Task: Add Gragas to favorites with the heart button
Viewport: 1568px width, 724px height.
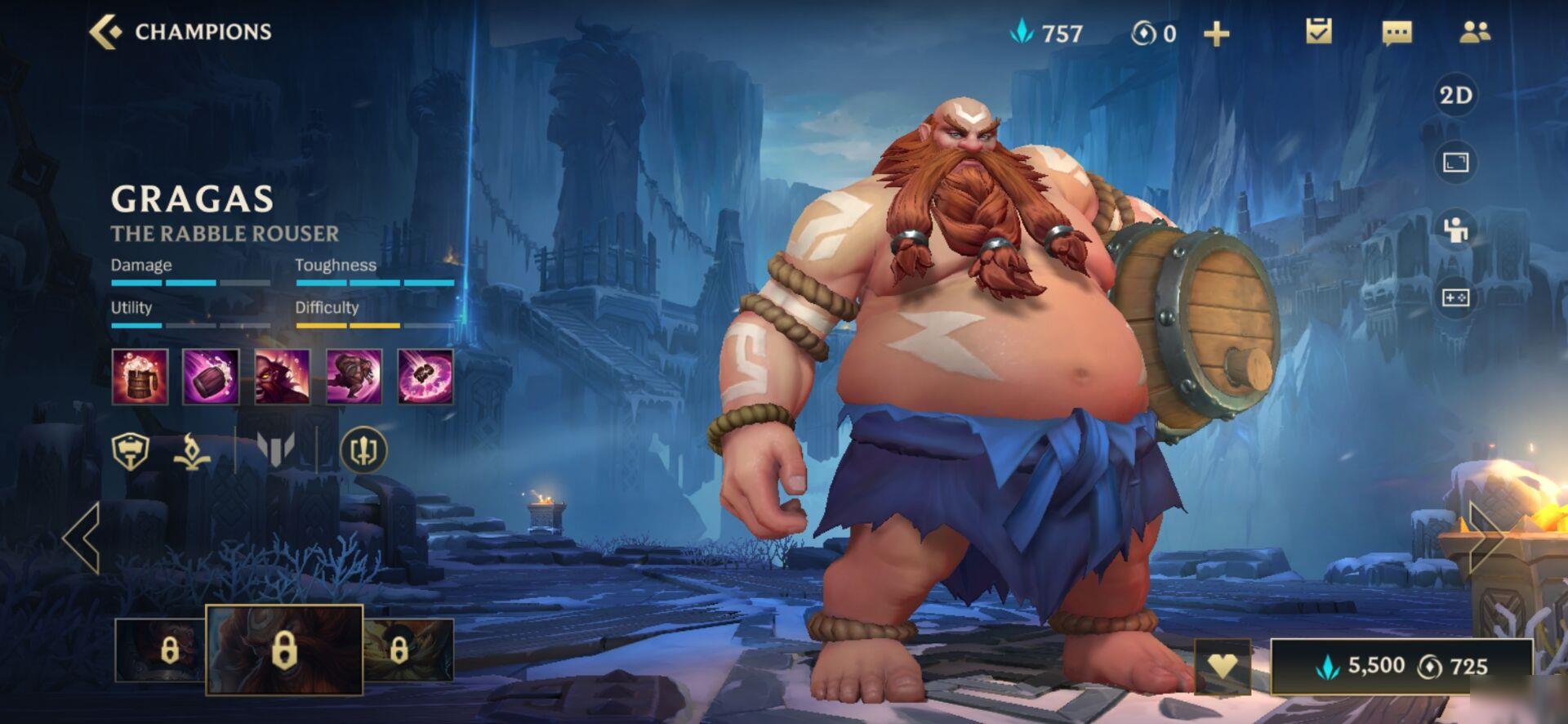Action: (x=1222, y=666)
